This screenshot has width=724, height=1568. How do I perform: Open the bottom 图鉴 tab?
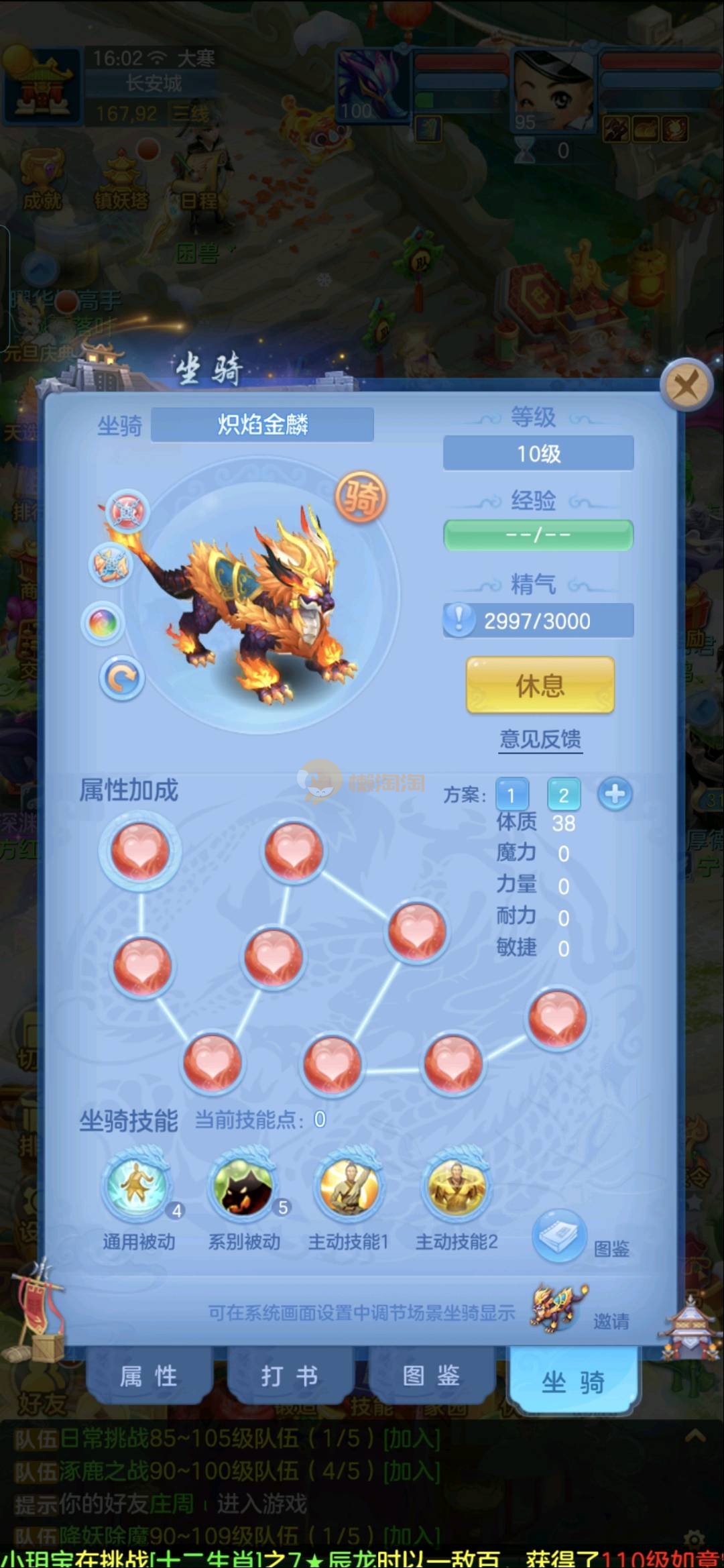coord(431,1376)
